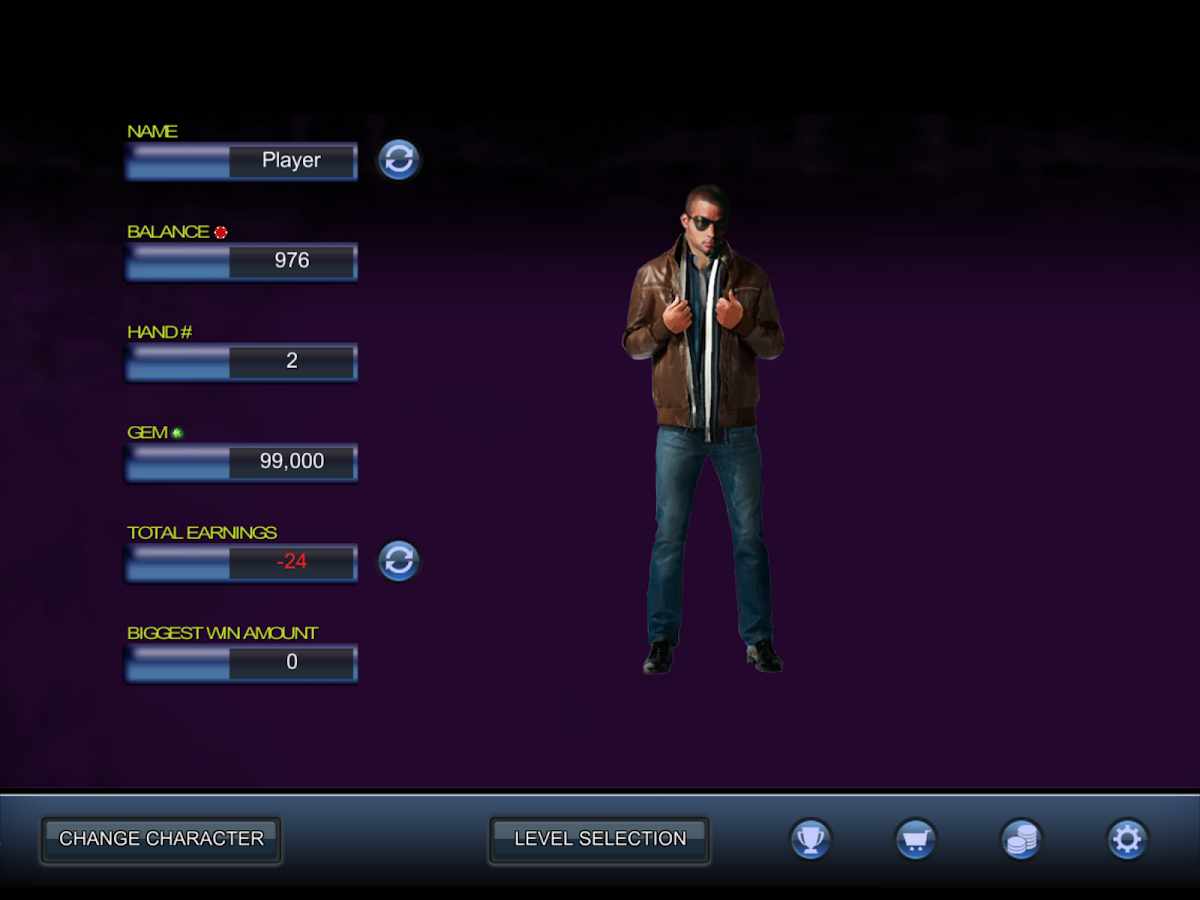Select the Player name field
Screen dimensions: 1200x900
[291, 161]
